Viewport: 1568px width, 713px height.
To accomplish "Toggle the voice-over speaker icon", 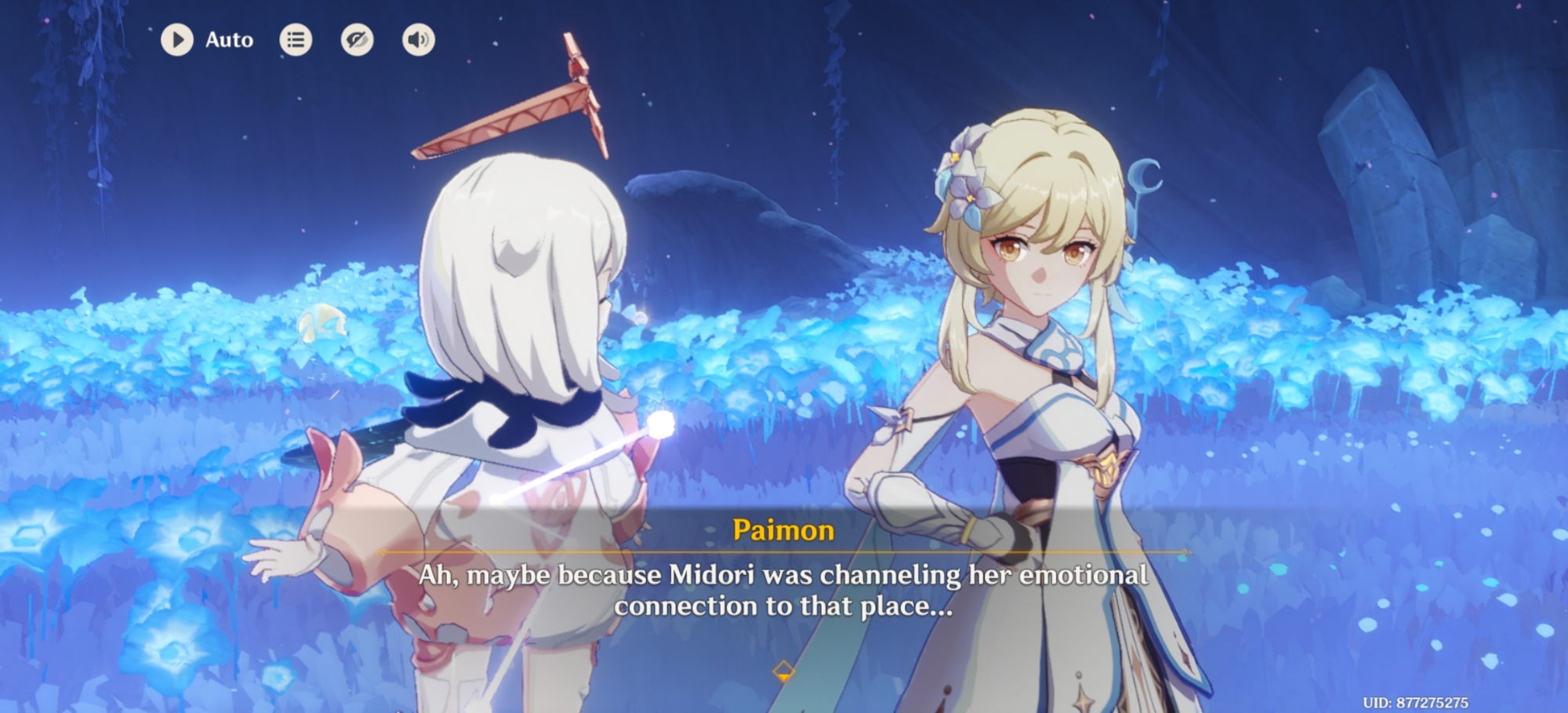I will [x=419, y=40].
